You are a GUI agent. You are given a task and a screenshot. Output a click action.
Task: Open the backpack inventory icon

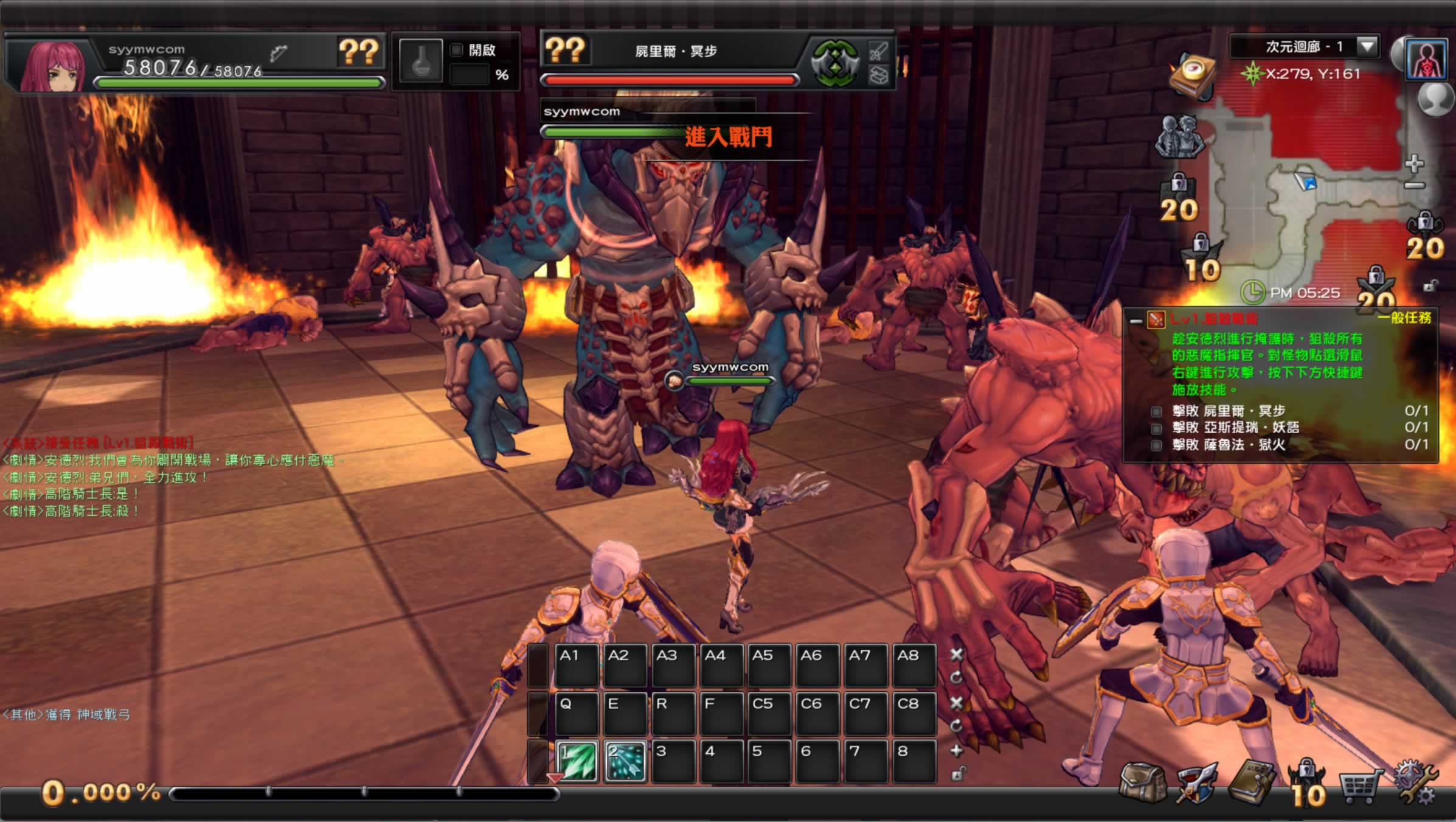click(x=1142, y=784)
